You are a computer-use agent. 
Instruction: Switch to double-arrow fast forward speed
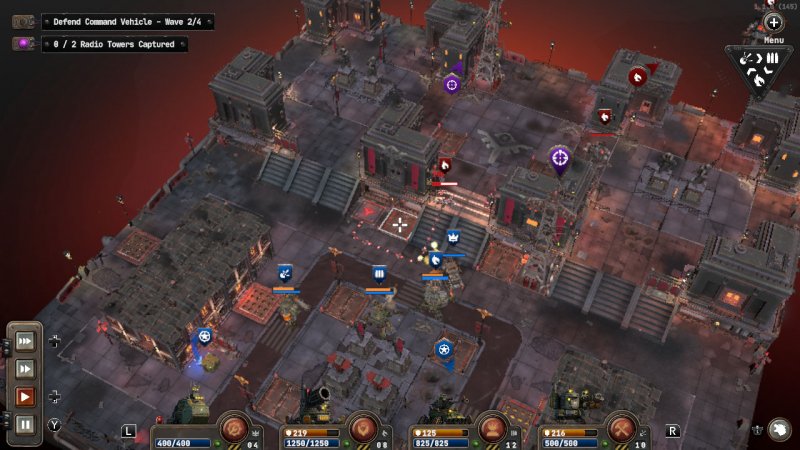[25, 369]
